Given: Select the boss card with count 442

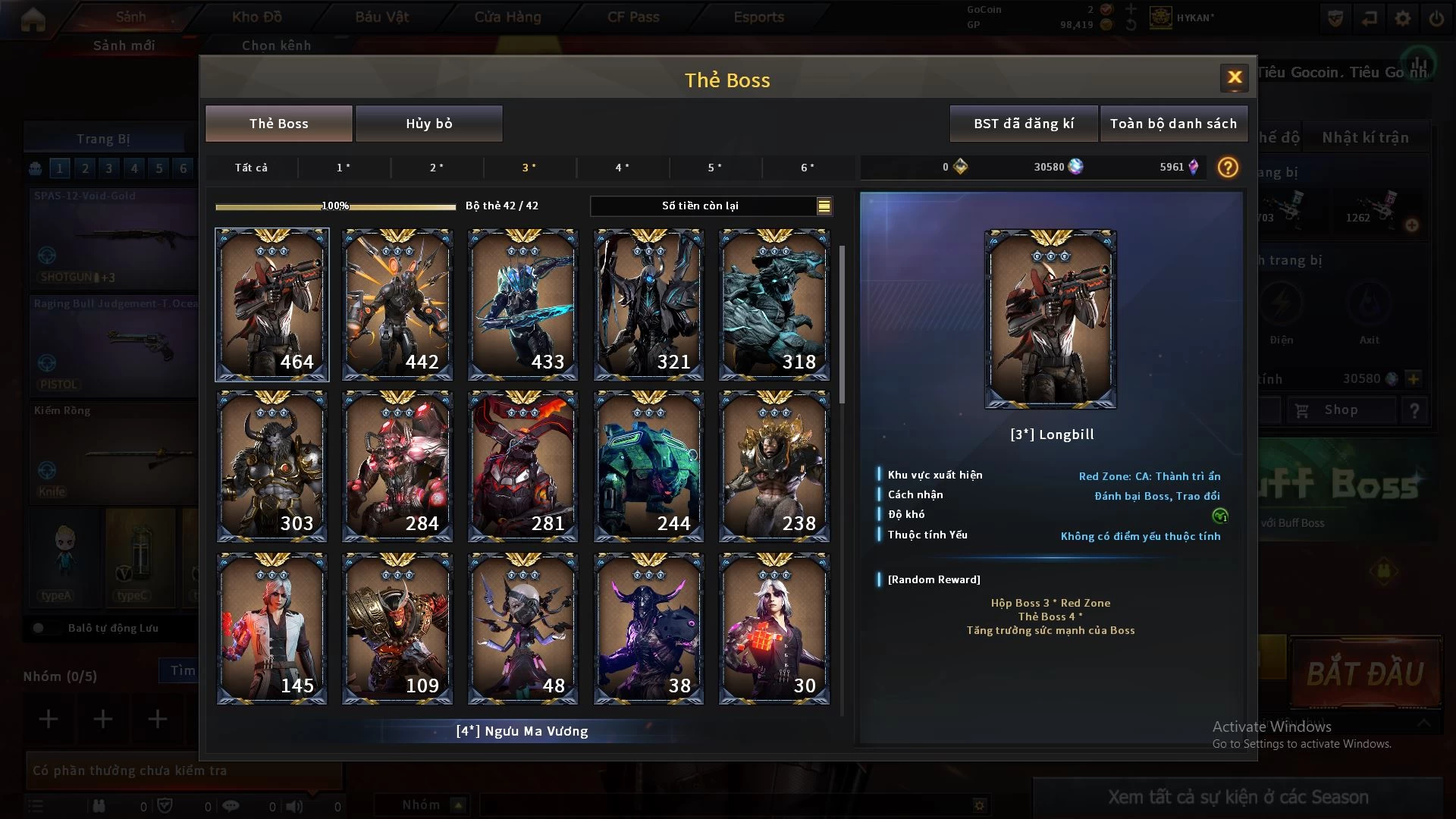Looking at the screenshot, I should click(397, 305).
